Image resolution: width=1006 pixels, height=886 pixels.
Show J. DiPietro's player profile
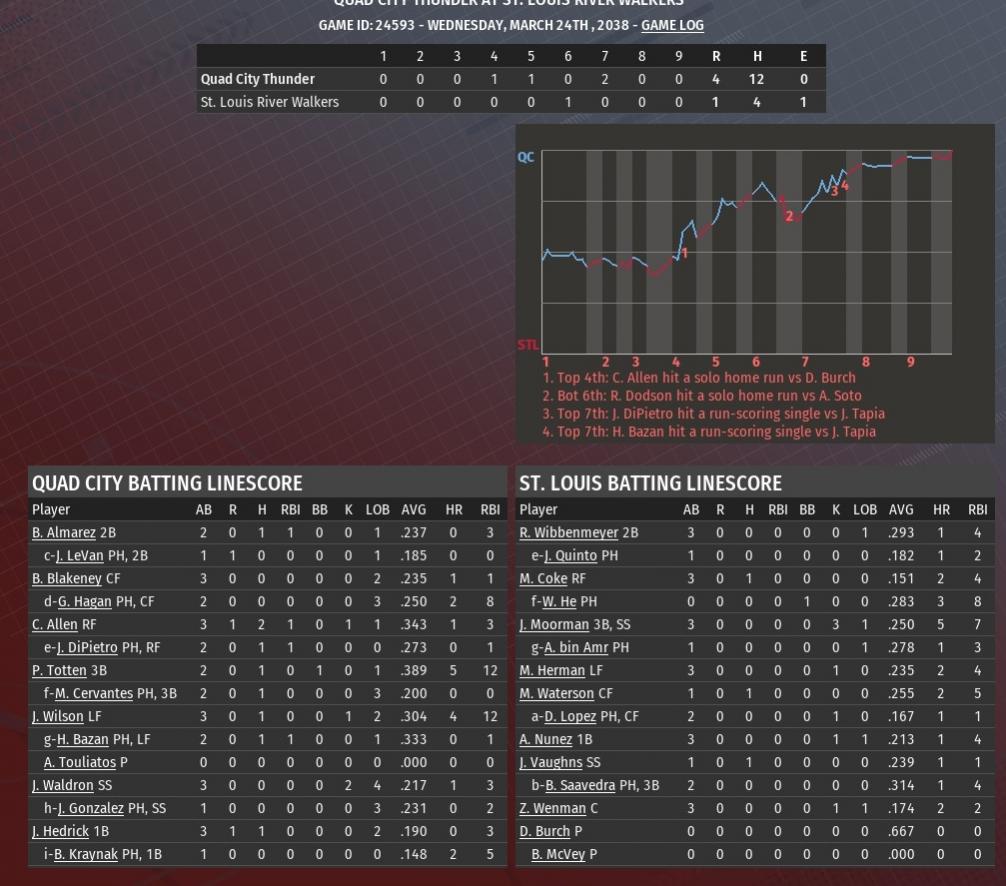pyautogui.click(x=86, y=648)
